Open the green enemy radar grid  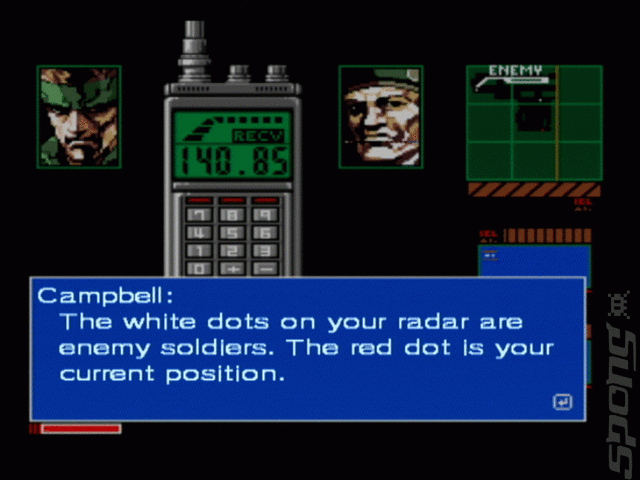coord(534,123)
